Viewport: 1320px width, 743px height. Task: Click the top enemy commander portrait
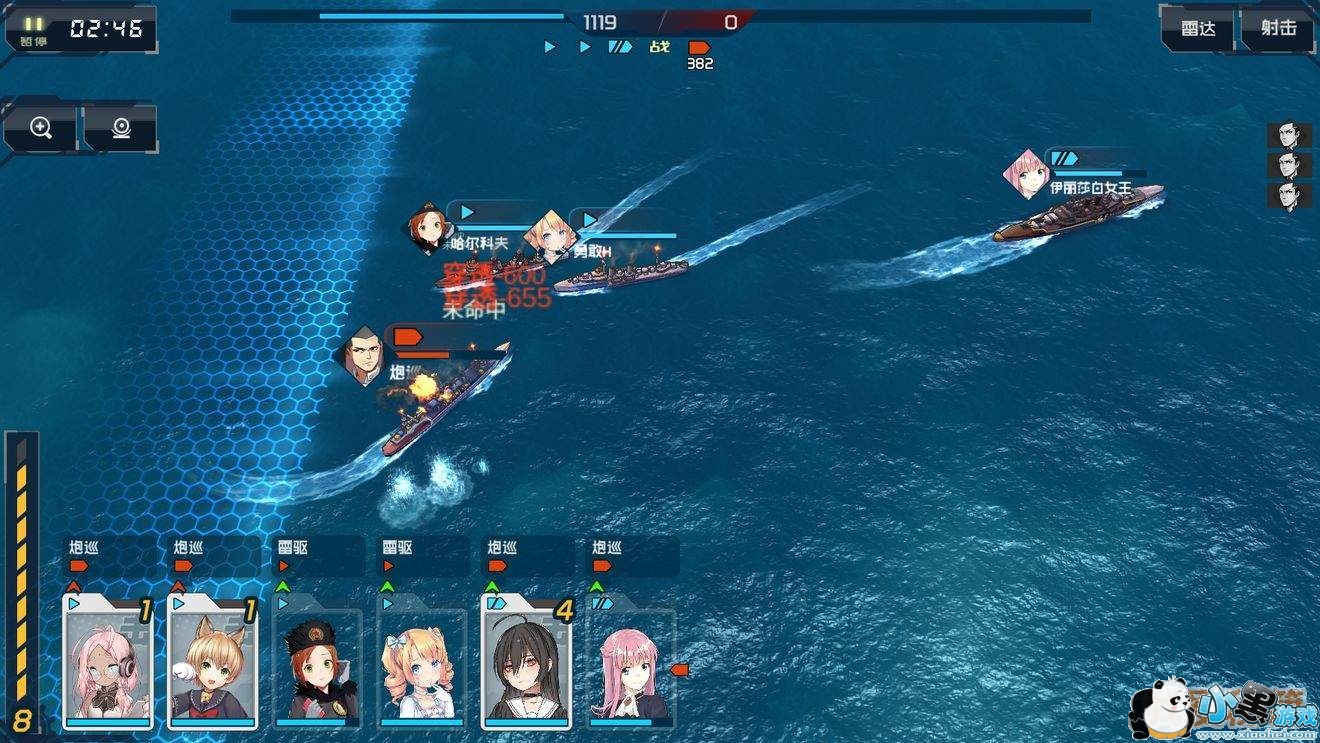1289,136
